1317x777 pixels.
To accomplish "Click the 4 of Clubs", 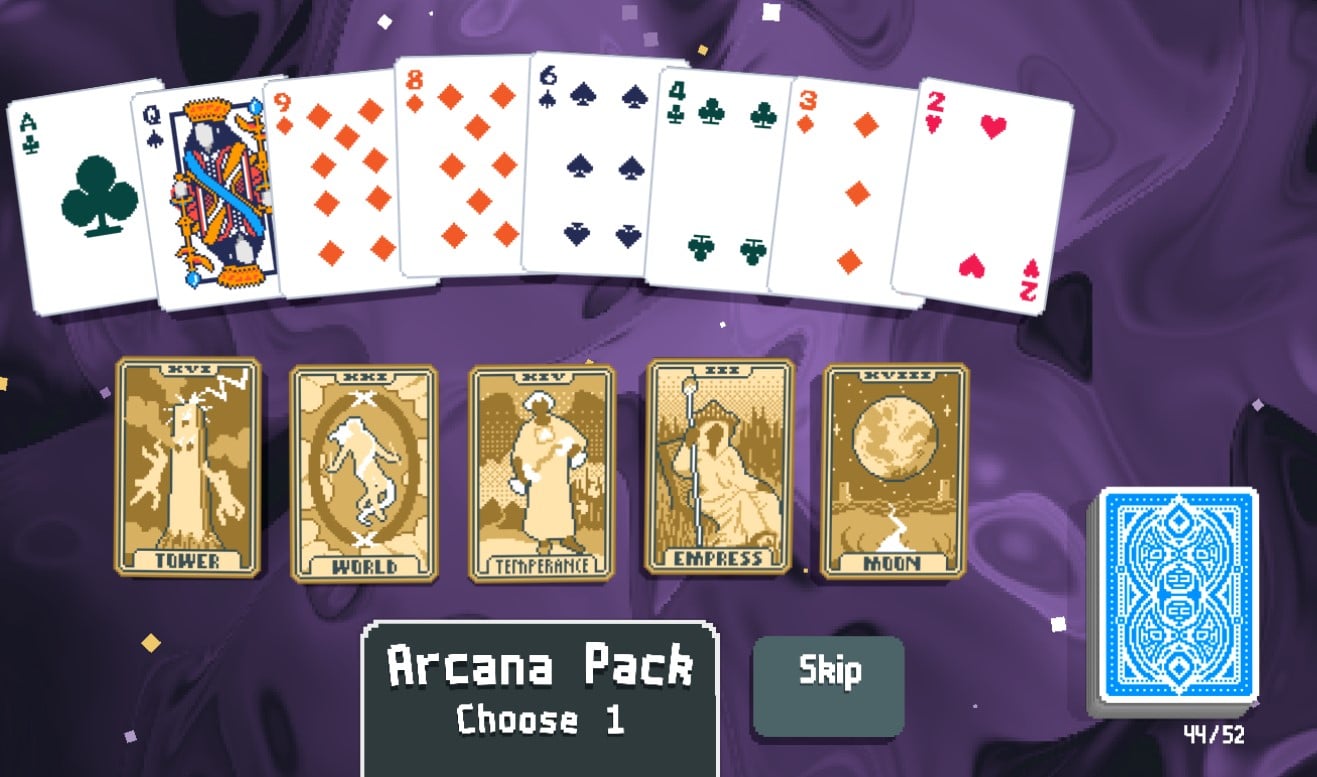I will pos(720,175).
